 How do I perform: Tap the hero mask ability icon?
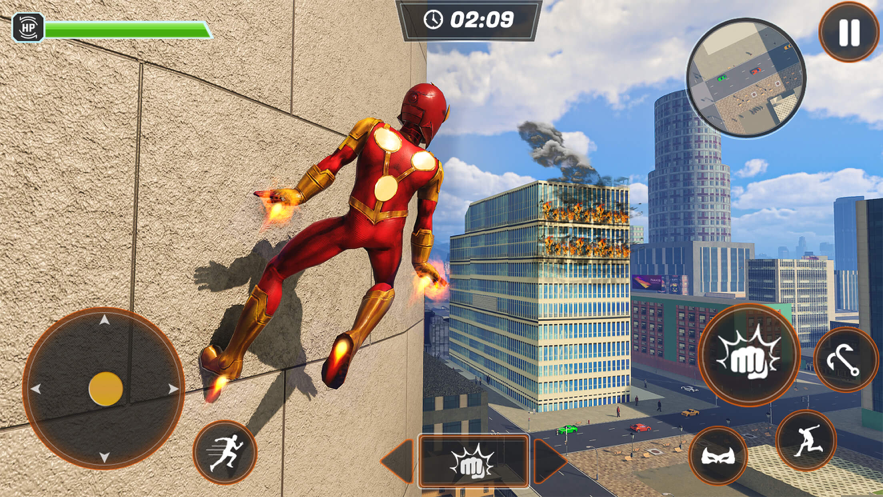(718, 456)
